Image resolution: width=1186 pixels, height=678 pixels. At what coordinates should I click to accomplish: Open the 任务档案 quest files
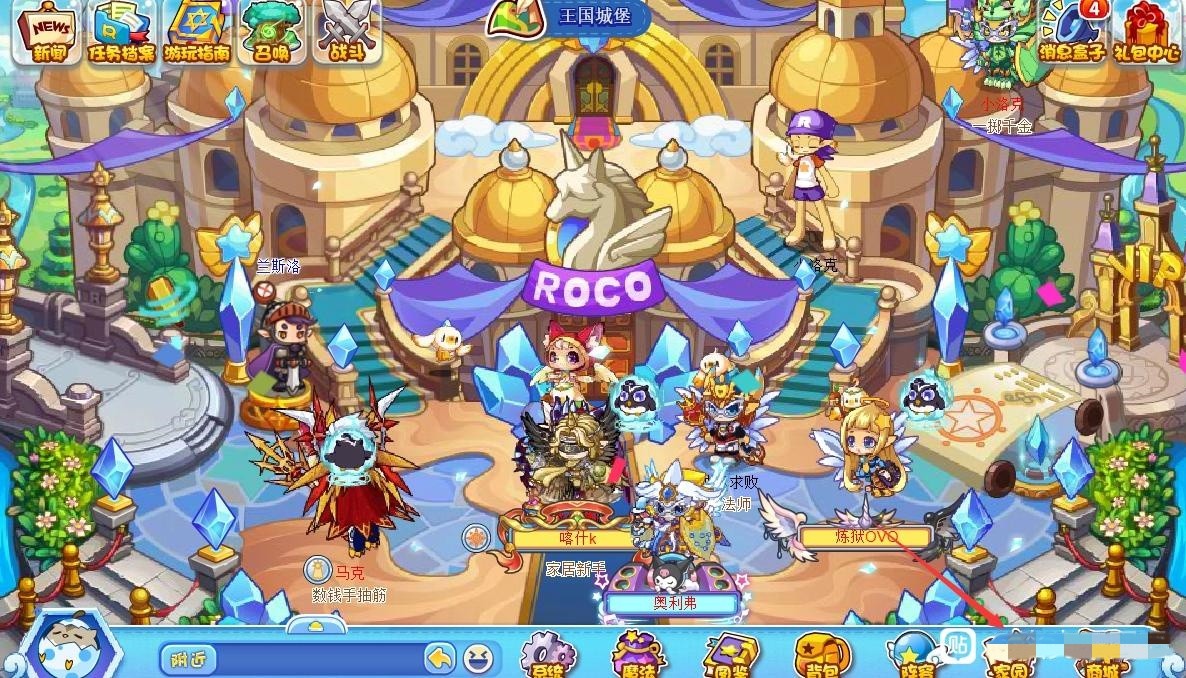click(121, 32)
